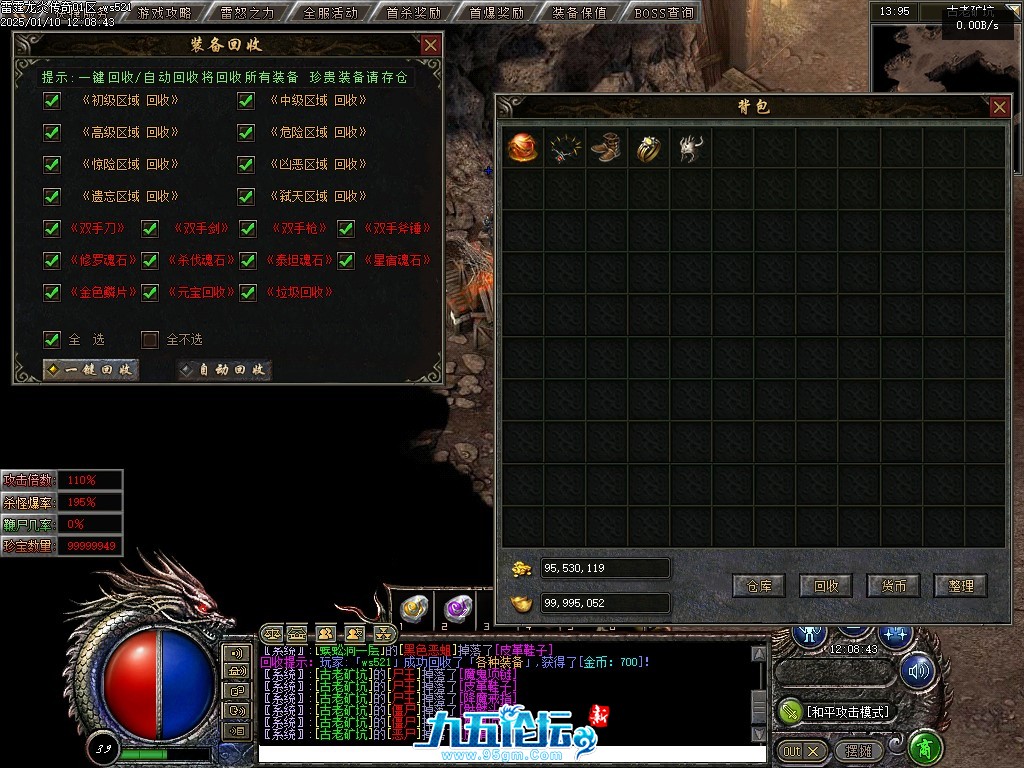Open the 货币 currency button
This screenshot has height=768, width=1024.
[x=893, y=586]
